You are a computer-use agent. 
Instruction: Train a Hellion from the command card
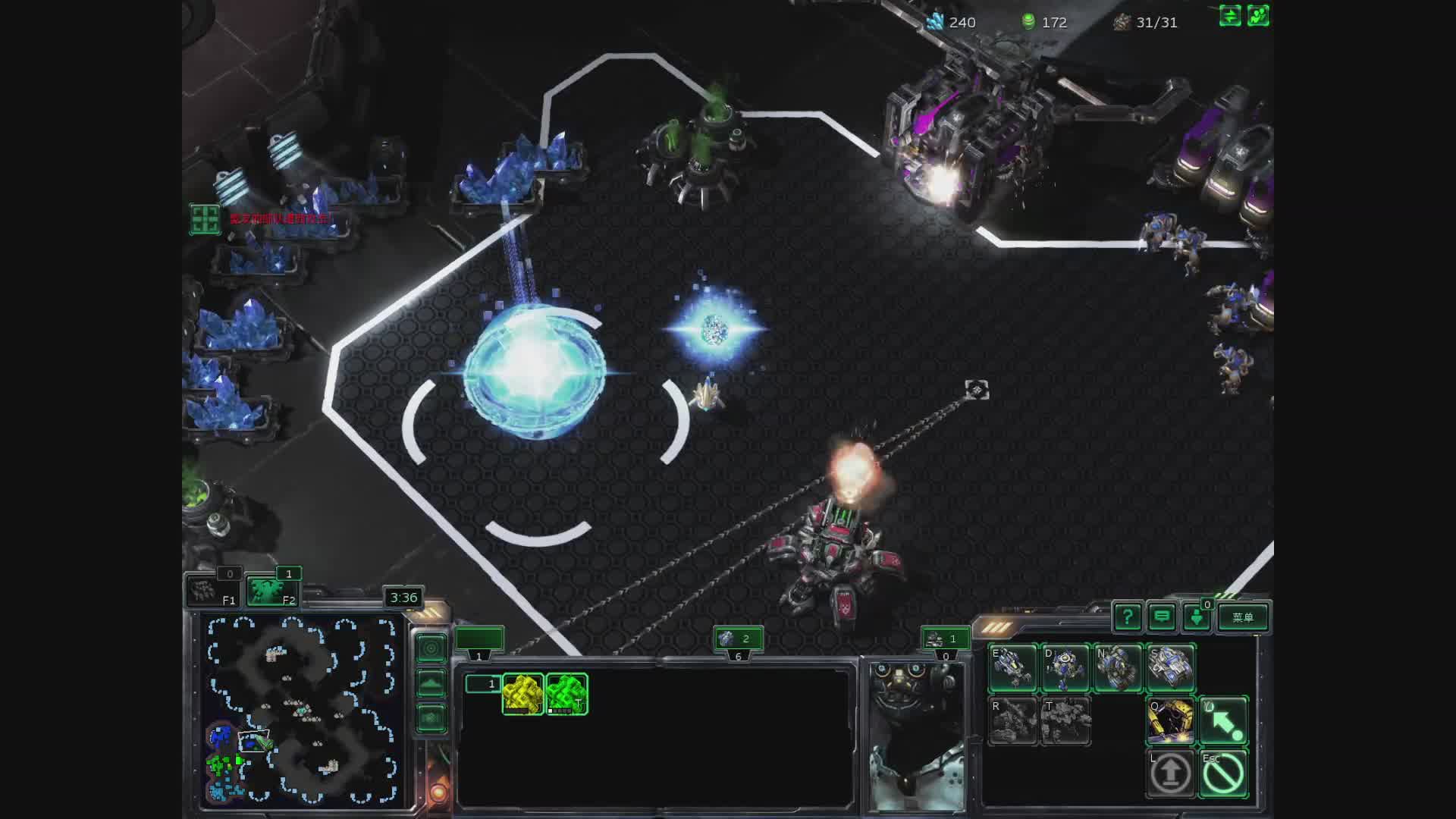coord(1013,668)
